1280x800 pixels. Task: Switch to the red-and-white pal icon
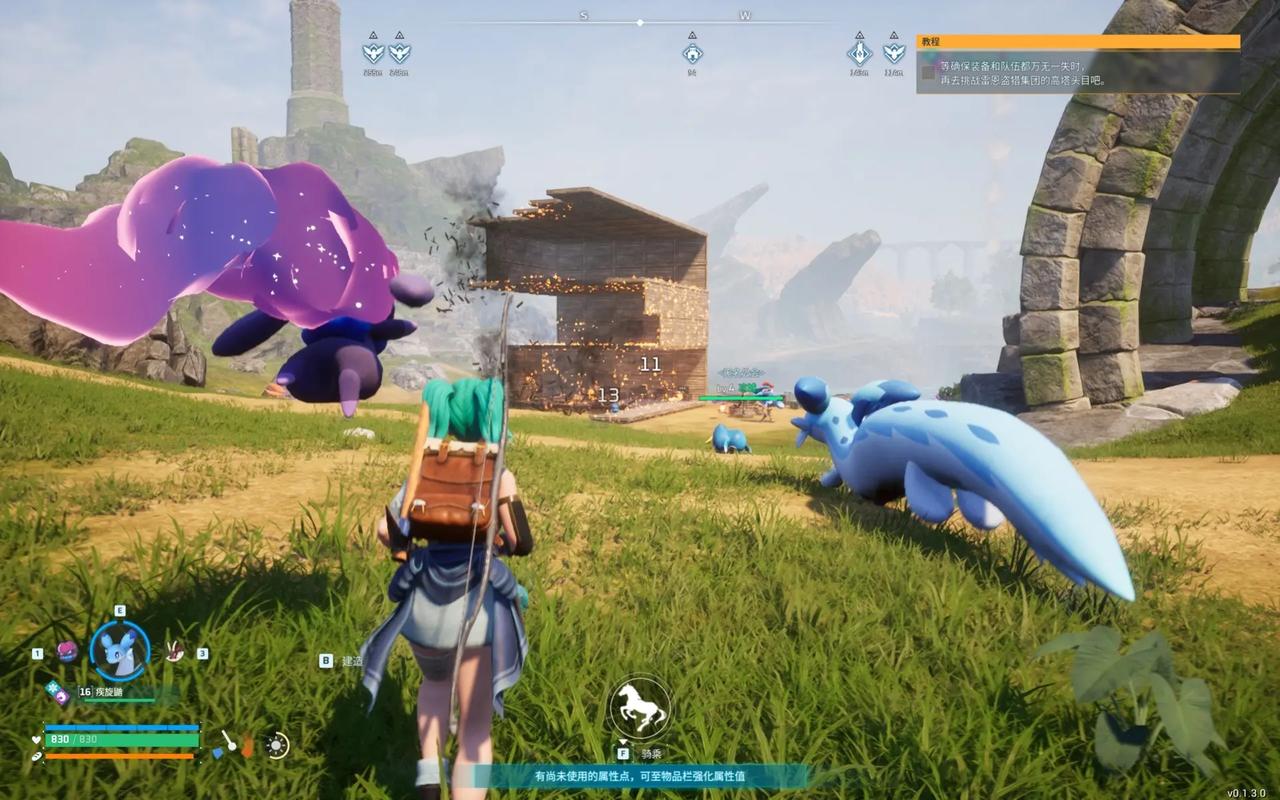tap(176, 651)
